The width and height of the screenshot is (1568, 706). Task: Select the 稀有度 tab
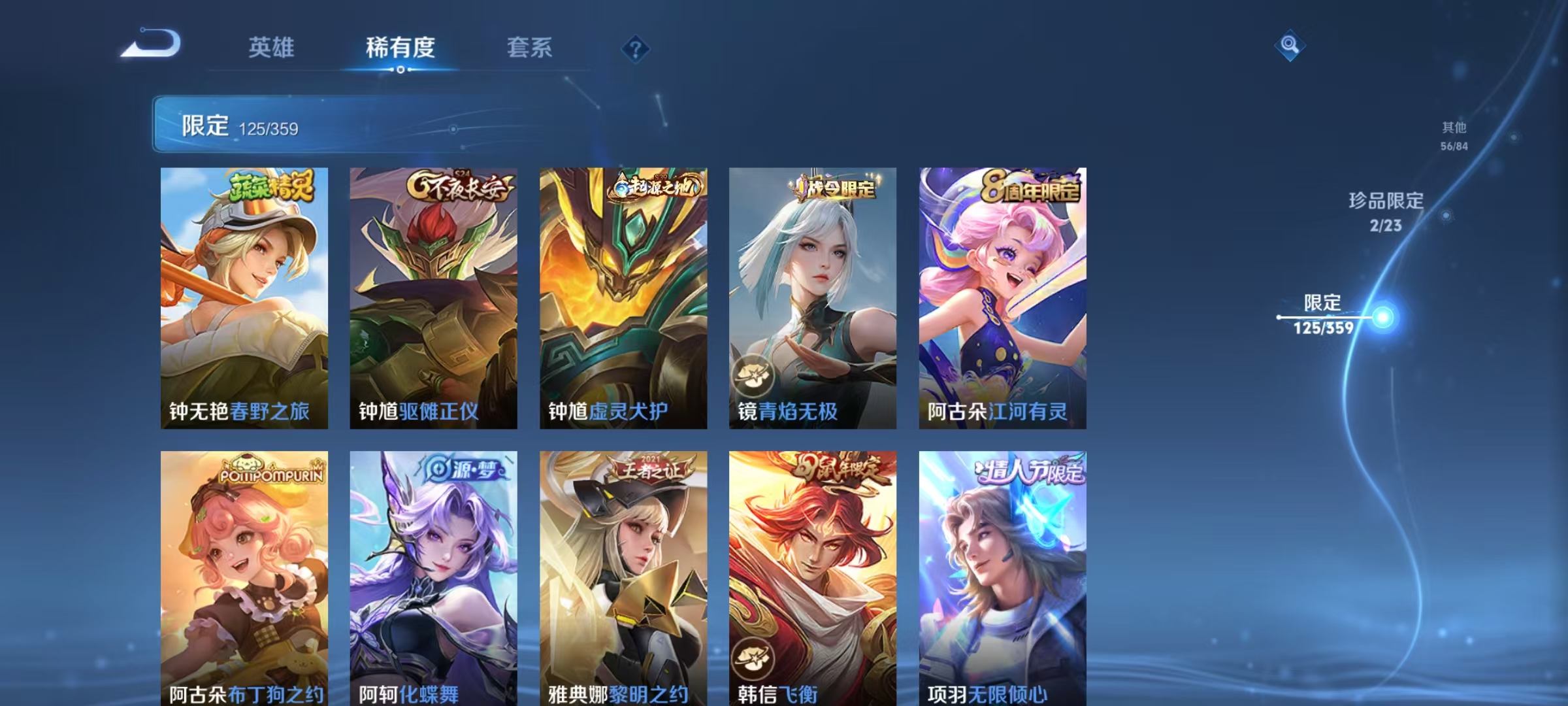400,48
